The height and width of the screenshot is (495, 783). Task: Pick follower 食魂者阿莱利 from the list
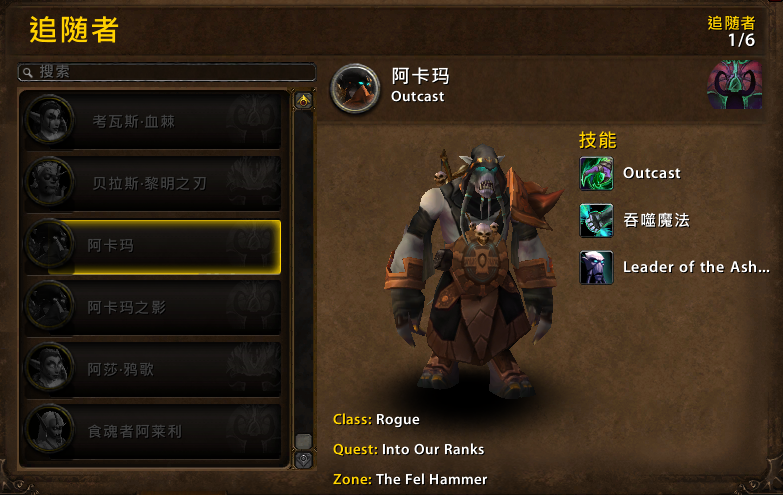coord(152,432)
